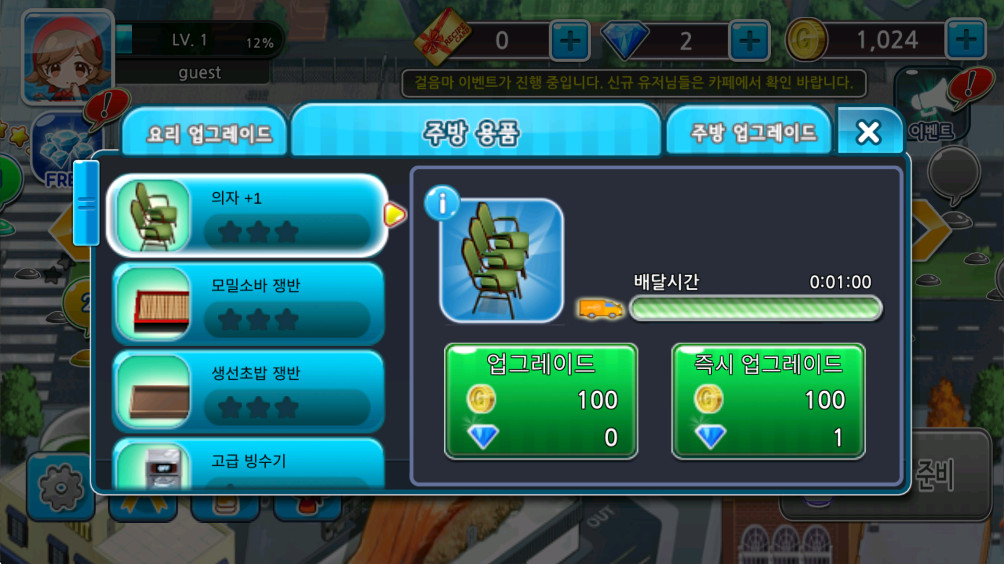
Task: Pick the 생선초밥 쟁반 list item
Action: click(x=247, y=390)
